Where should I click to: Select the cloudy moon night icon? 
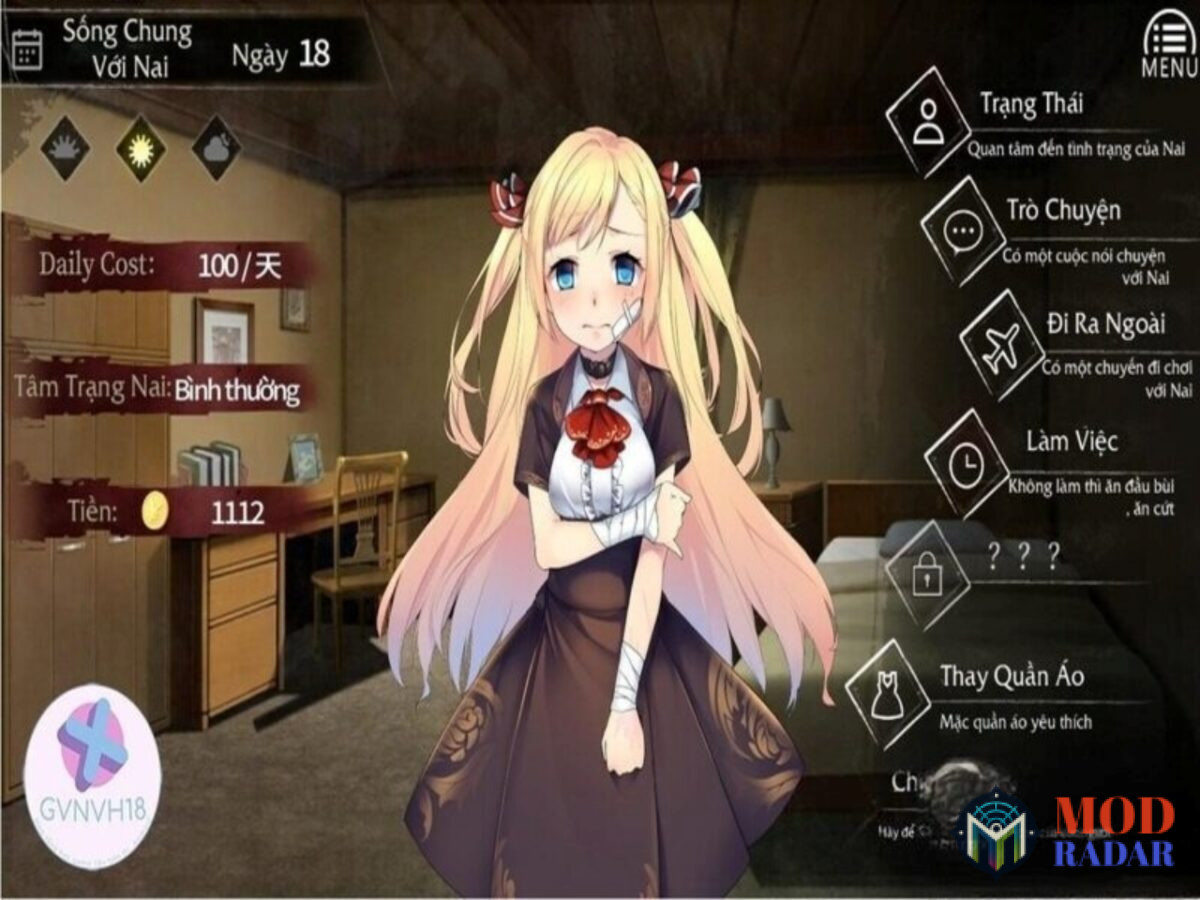click(x=216, y=148)
